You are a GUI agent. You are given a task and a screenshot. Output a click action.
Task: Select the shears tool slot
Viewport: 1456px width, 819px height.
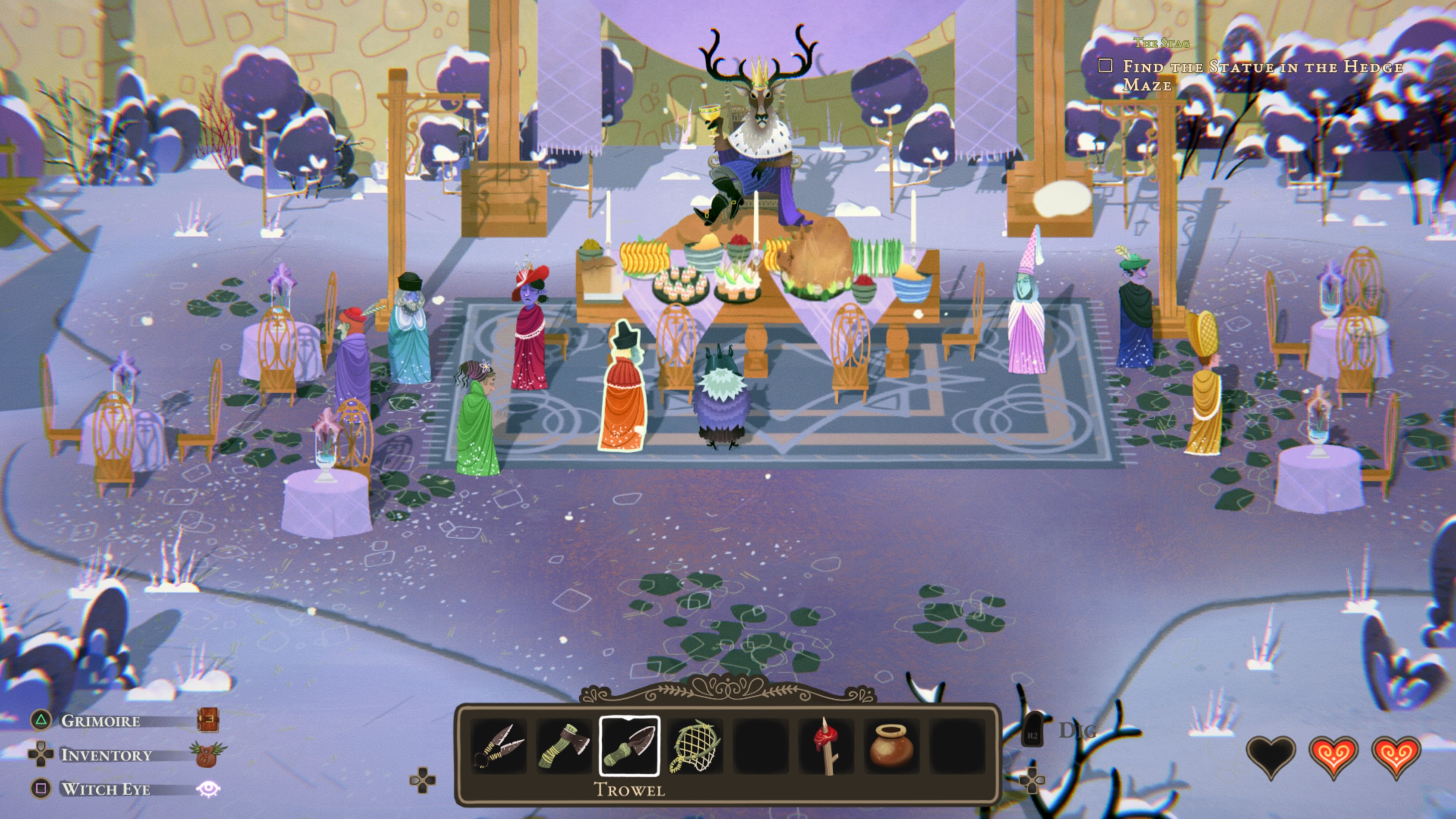point(499,746)
